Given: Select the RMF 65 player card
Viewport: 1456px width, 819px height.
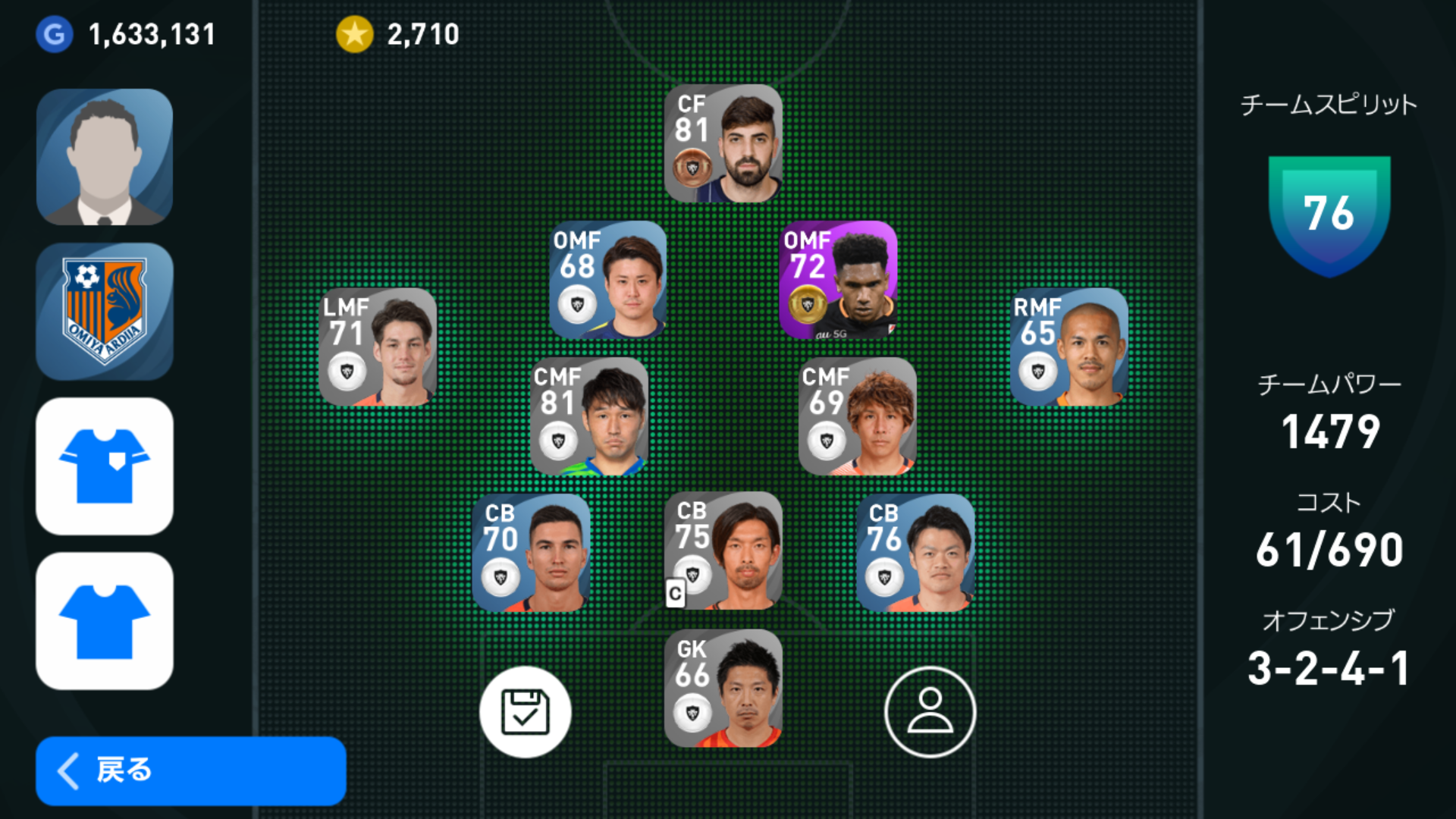Looking at the screenshot, I should coord(1068,347).
